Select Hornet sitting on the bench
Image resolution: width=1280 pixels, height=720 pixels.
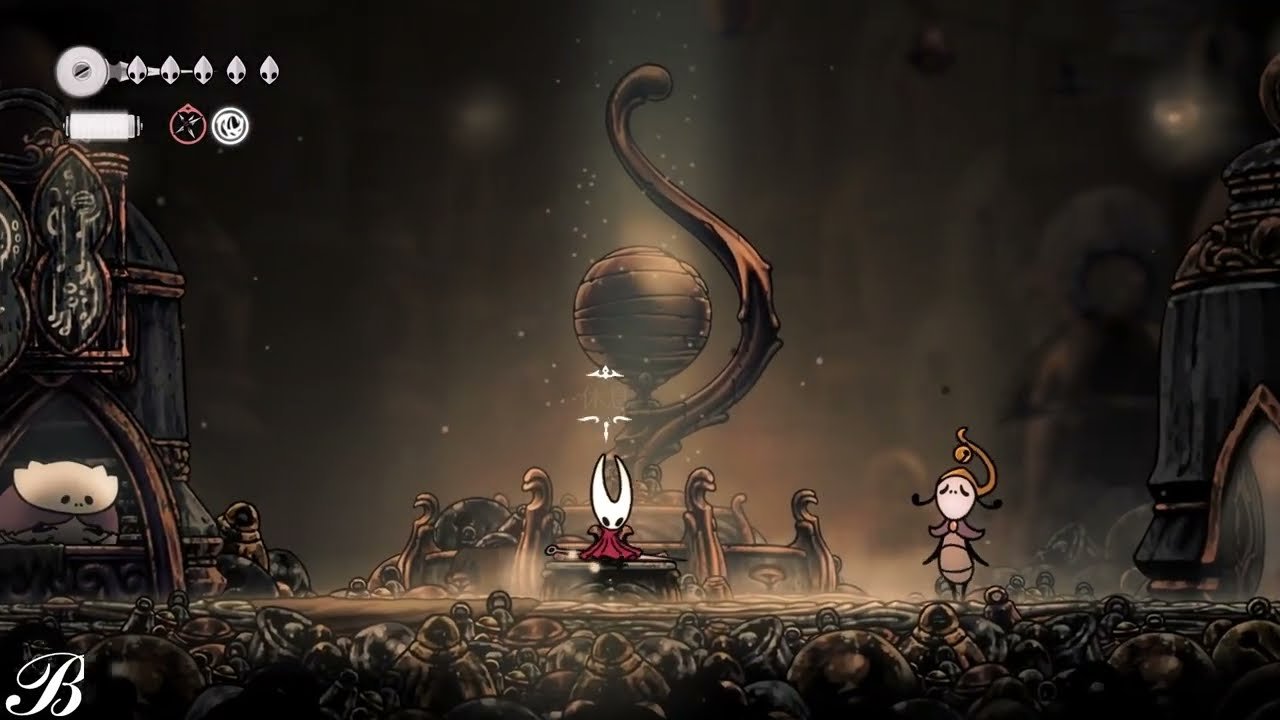click(x=608, y=520)
